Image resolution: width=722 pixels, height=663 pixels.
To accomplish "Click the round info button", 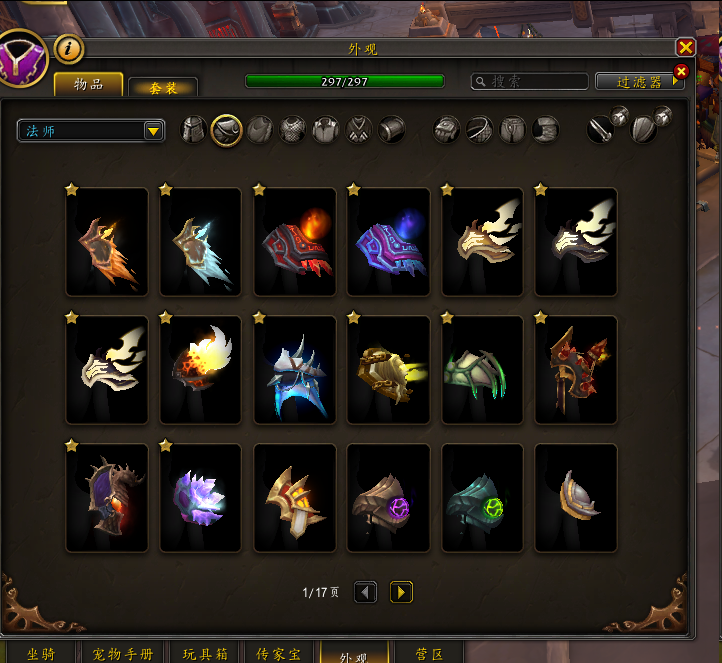I will point(68,47).
